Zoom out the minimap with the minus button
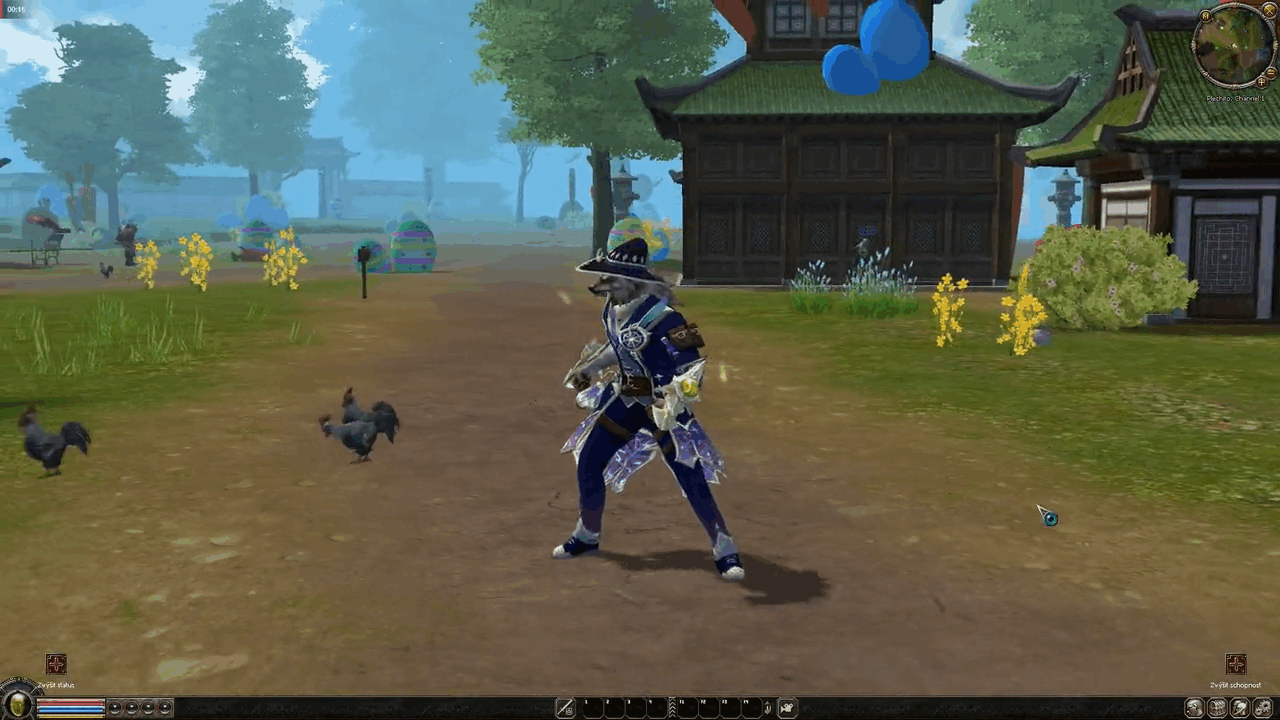 point(1271,71)
